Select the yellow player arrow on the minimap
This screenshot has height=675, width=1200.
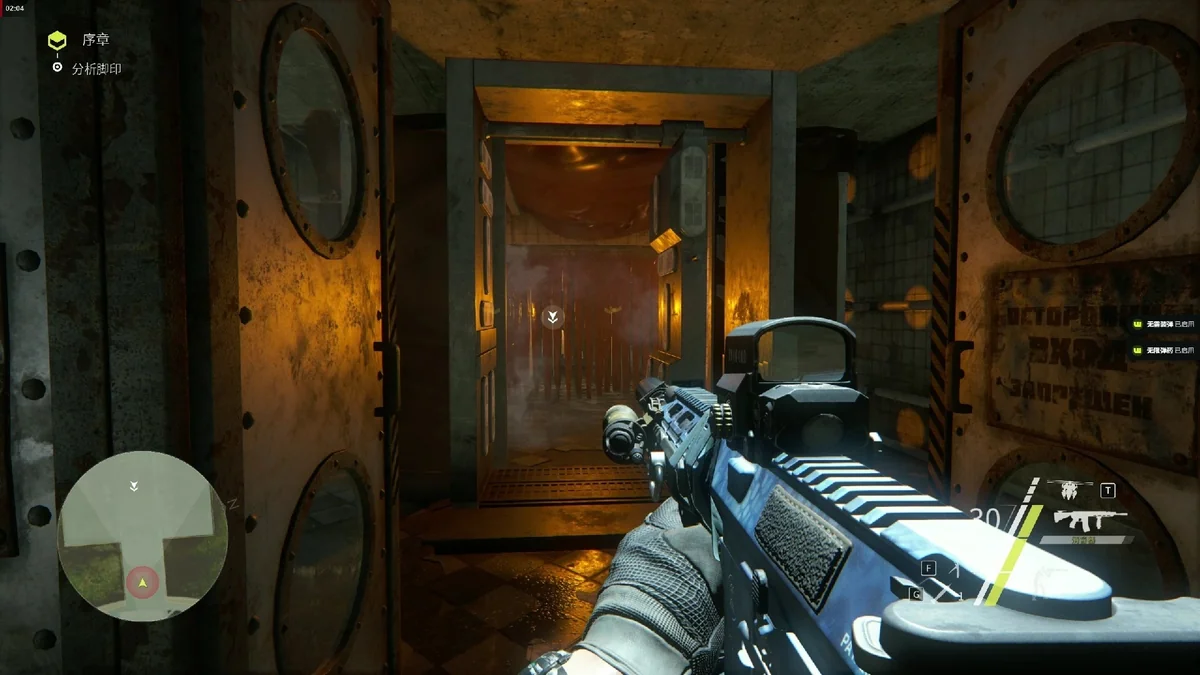[143, 581]
